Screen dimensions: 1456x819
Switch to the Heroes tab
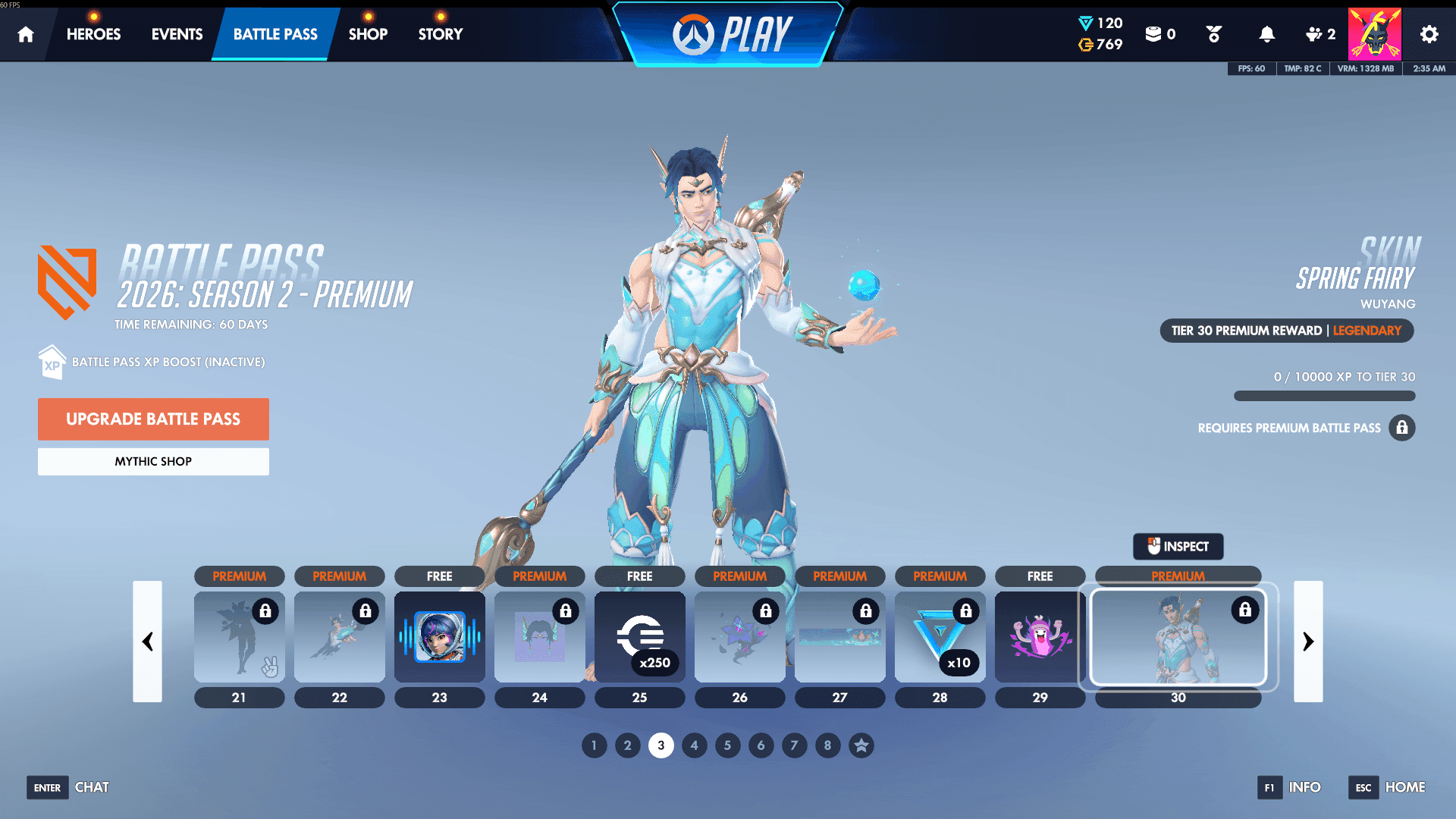(x=93, y=33)
